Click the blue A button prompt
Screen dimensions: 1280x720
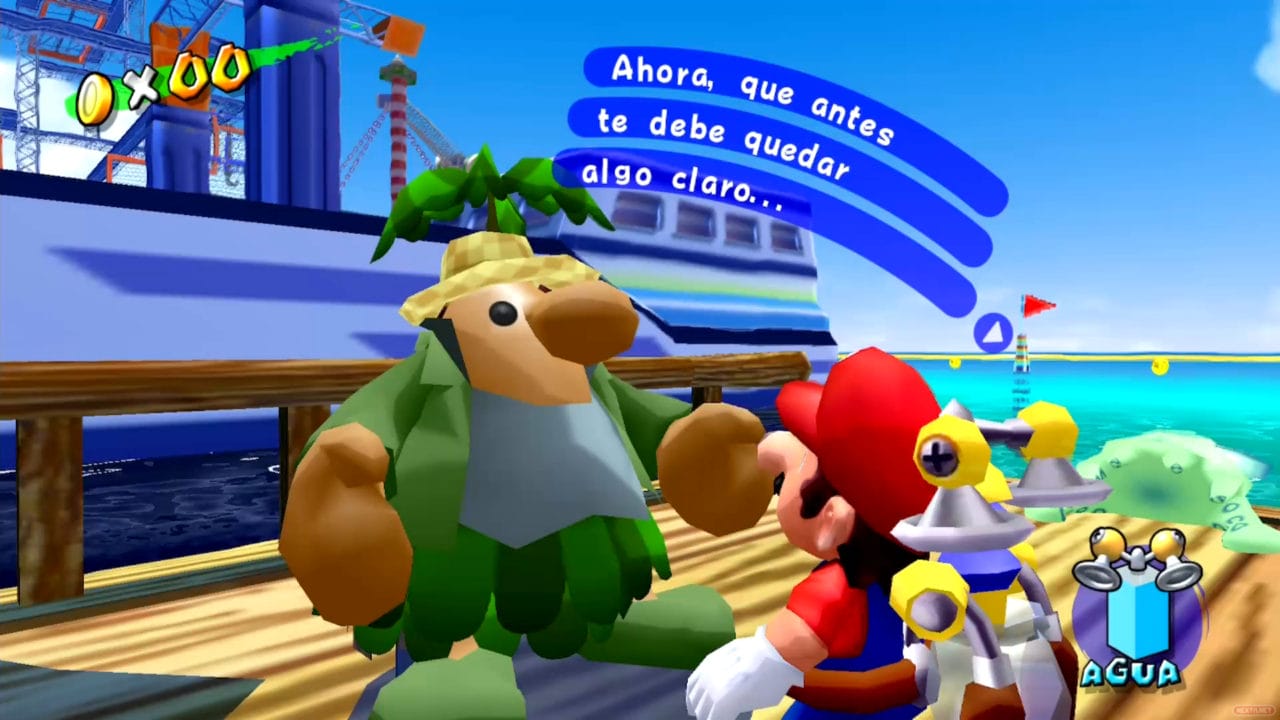pyautogui.click(x=991, y=332)
